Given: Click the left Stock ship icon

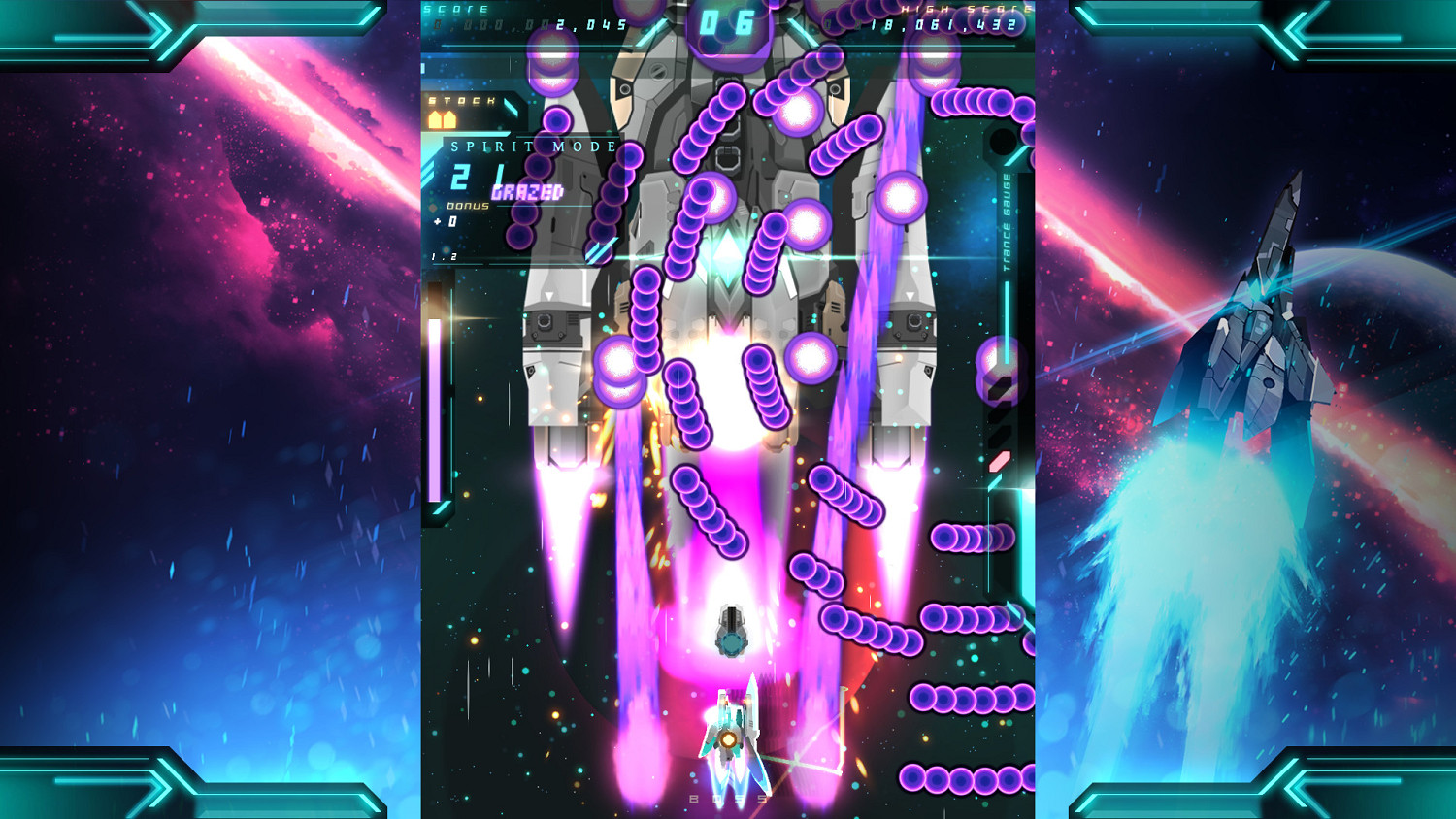Looking at the screenshot, I should click(436, 120).
